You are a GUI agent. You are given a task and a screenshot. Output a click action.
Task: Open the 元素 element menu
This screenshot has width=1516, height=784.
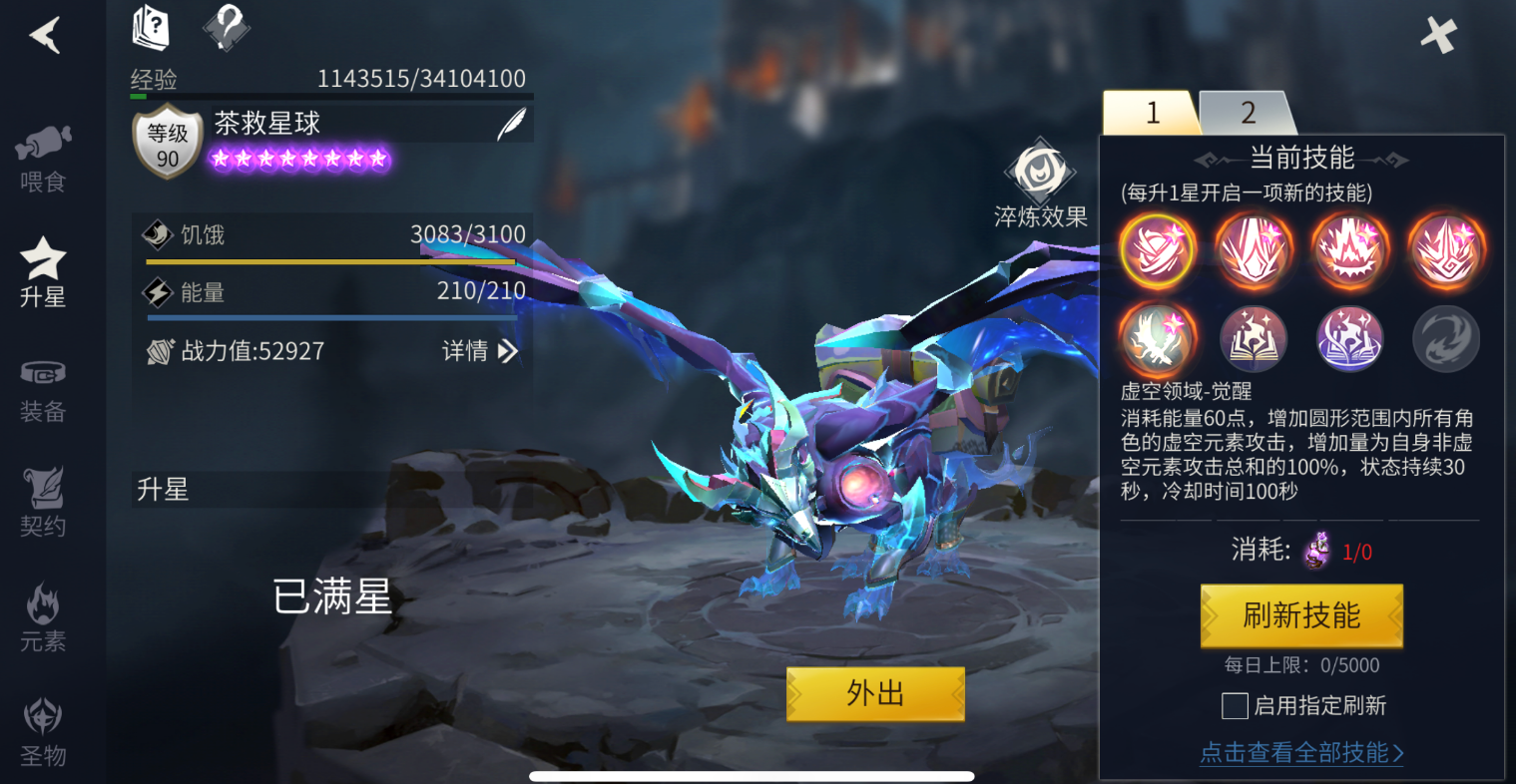coord(43,618)
